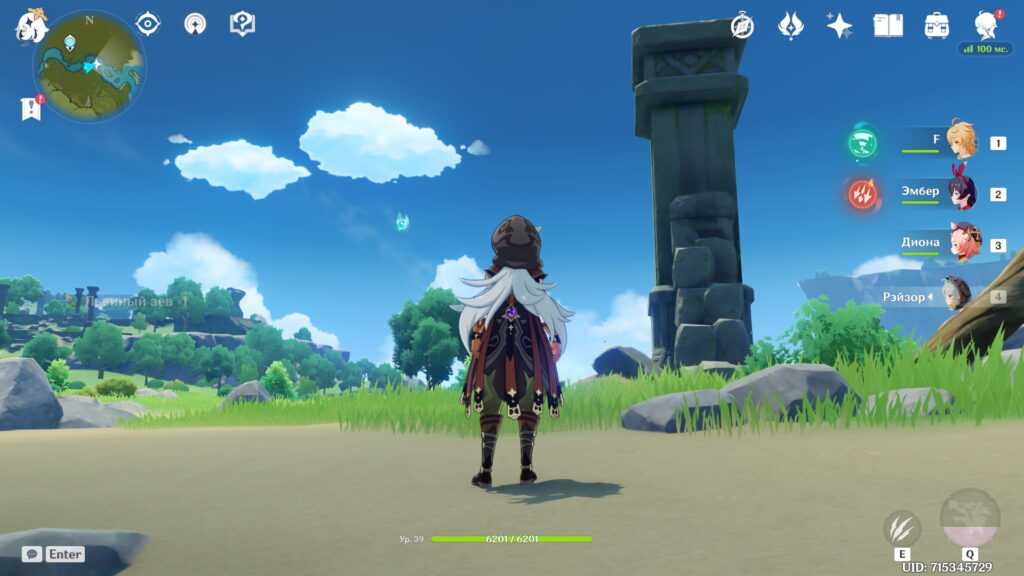Use Эмбер's red Pyro burst icon
1024x576 pixels.
click(862, 193)
